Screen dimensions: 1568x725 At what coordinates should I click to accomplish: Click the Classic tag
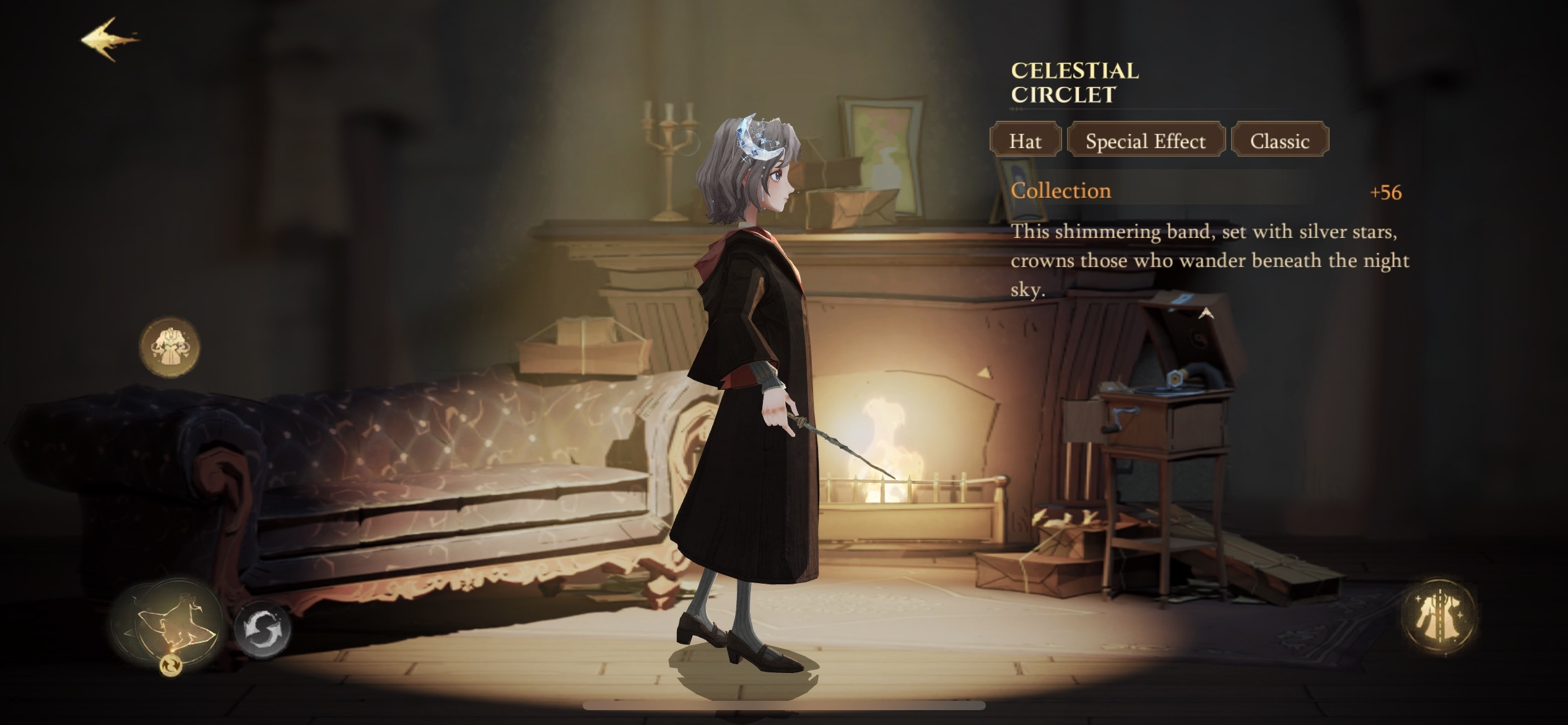pyautogui.click(x=1279, y=141)
